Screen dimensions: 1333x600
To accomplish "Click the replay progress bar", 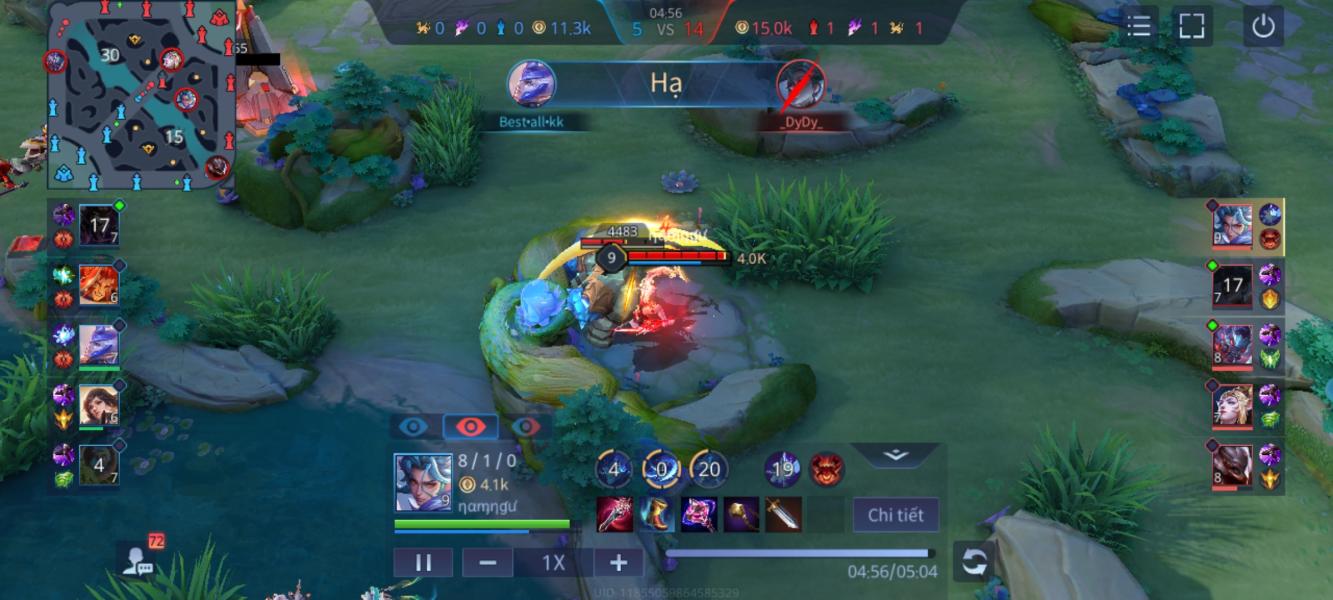I will (x=798, y=553).
